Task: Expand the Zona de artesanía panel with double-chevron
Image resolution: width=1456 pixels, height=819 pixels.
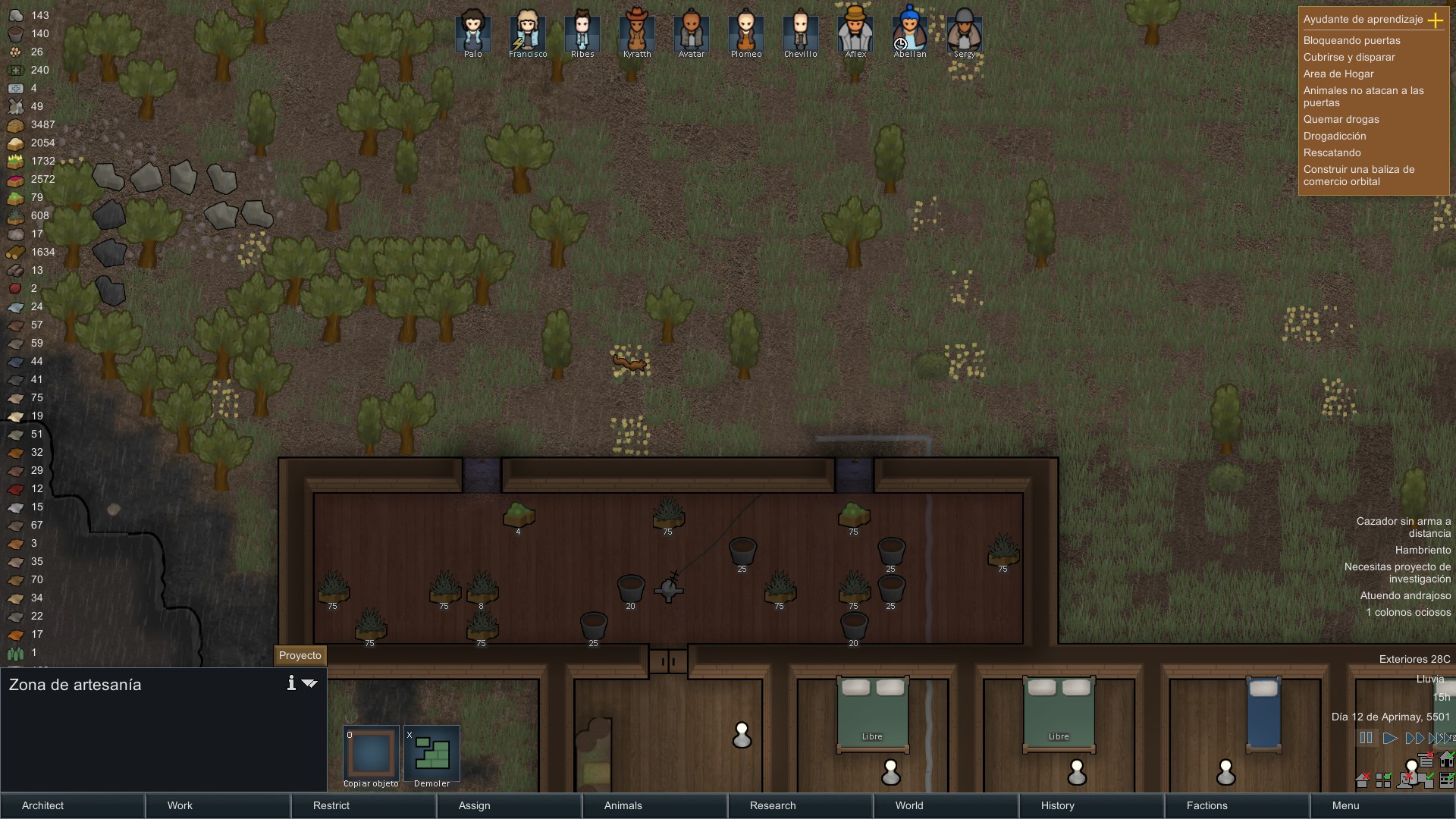Action: click(x=309, y=683)
